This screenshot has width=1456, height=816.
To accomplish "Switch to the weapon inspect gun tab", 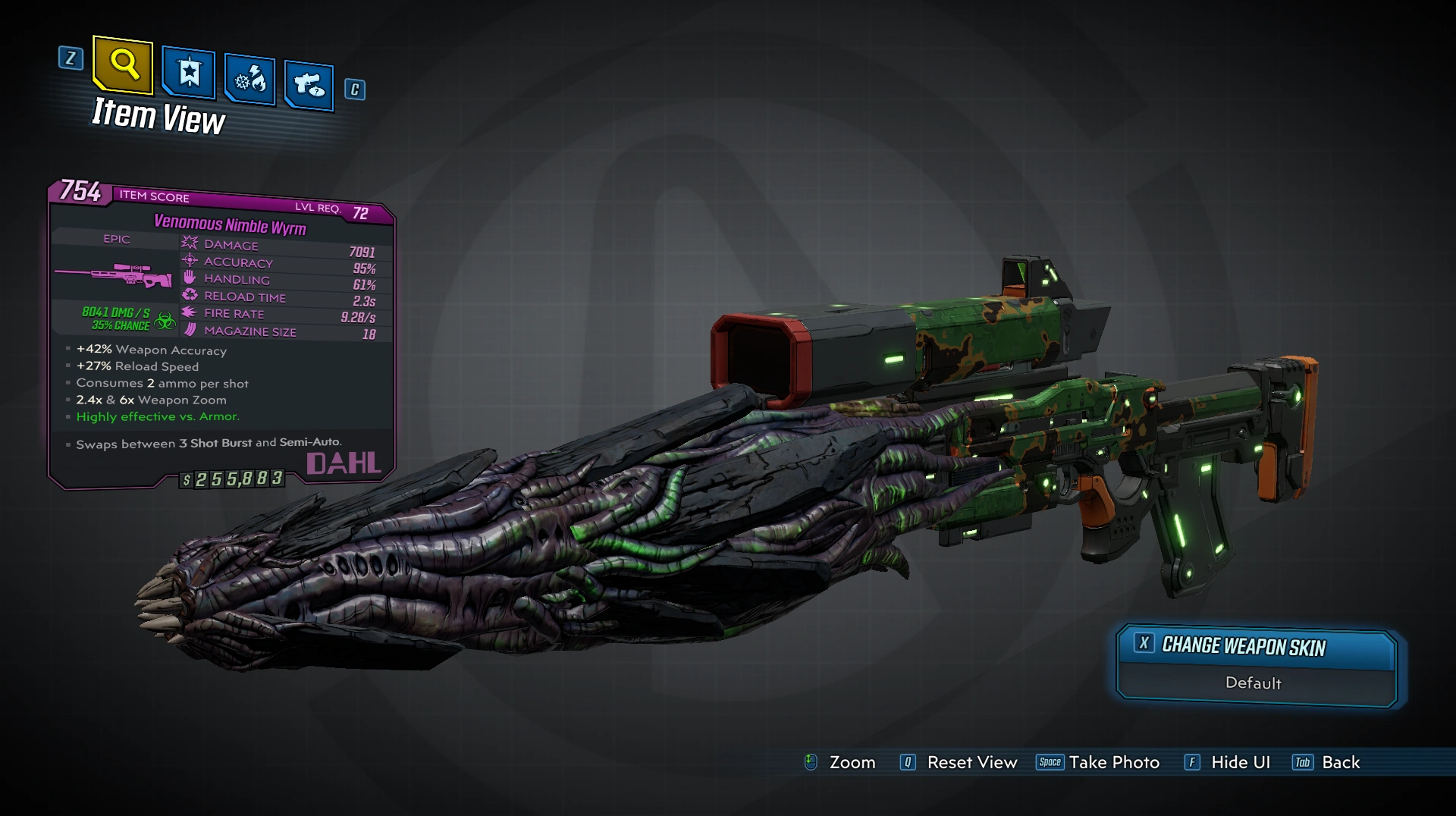I will 309,85.
